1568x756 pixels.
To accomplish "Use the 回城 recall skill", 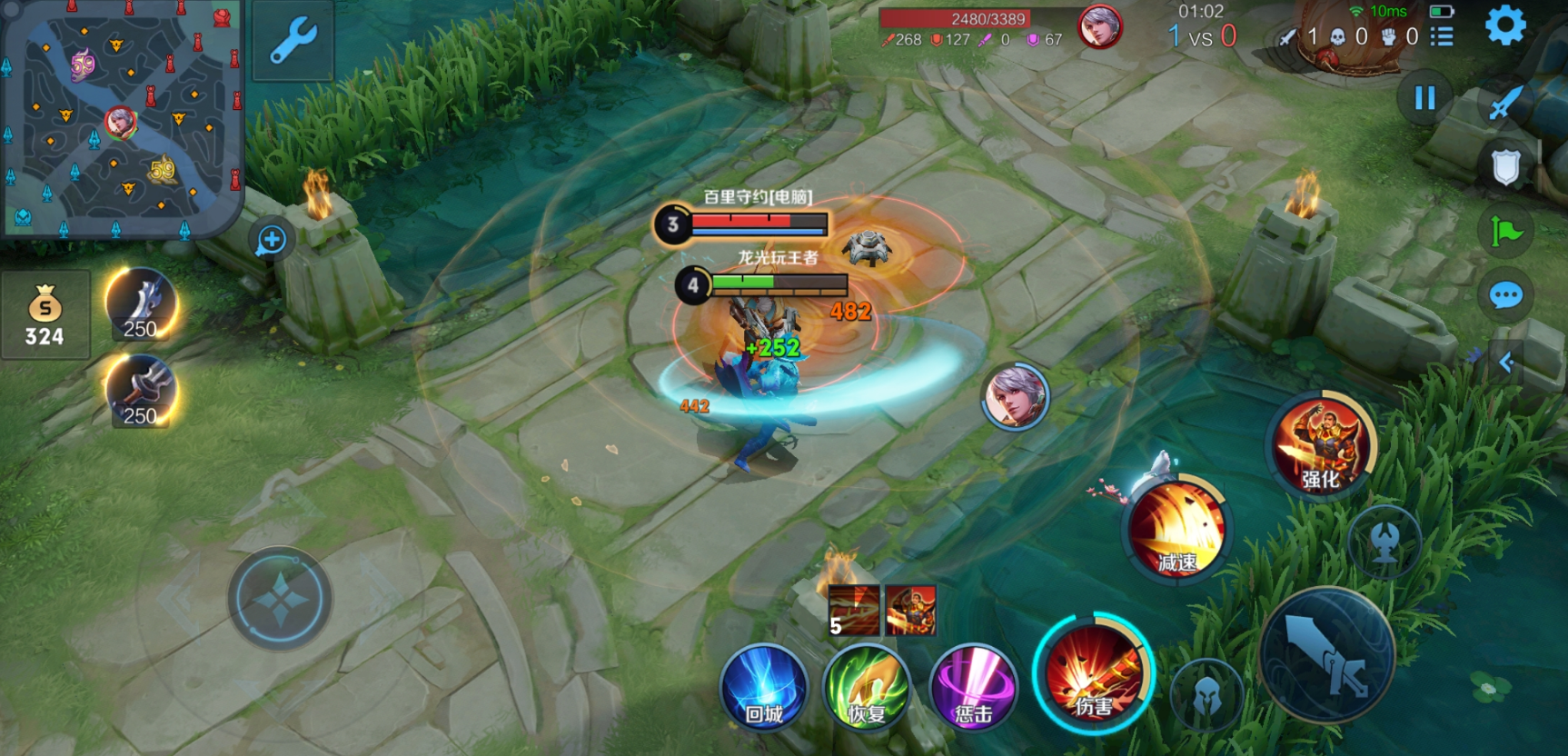I will pos(764,688).
